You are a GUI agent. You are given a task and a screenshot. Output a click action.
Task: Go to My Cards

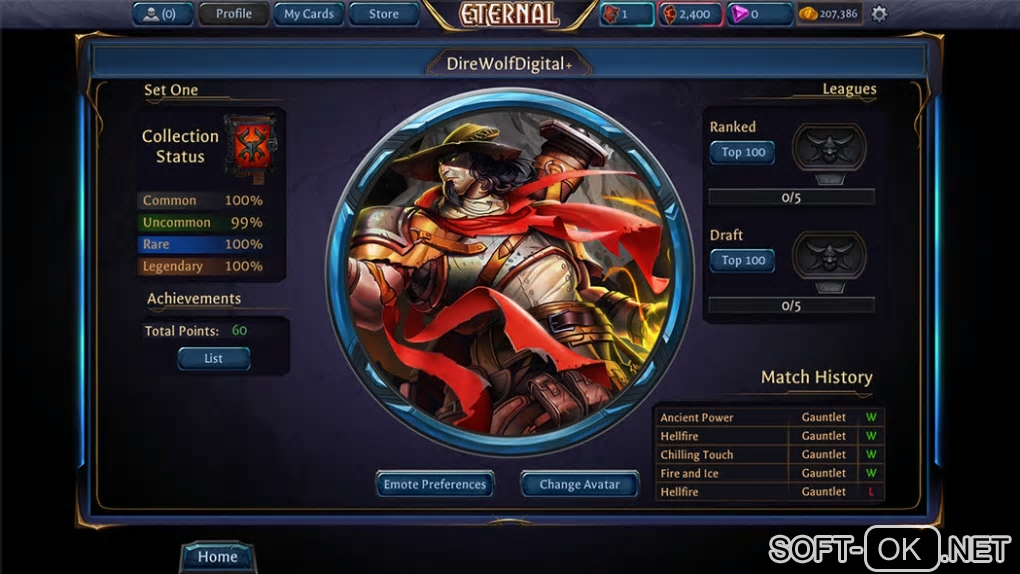pos(308,14)
